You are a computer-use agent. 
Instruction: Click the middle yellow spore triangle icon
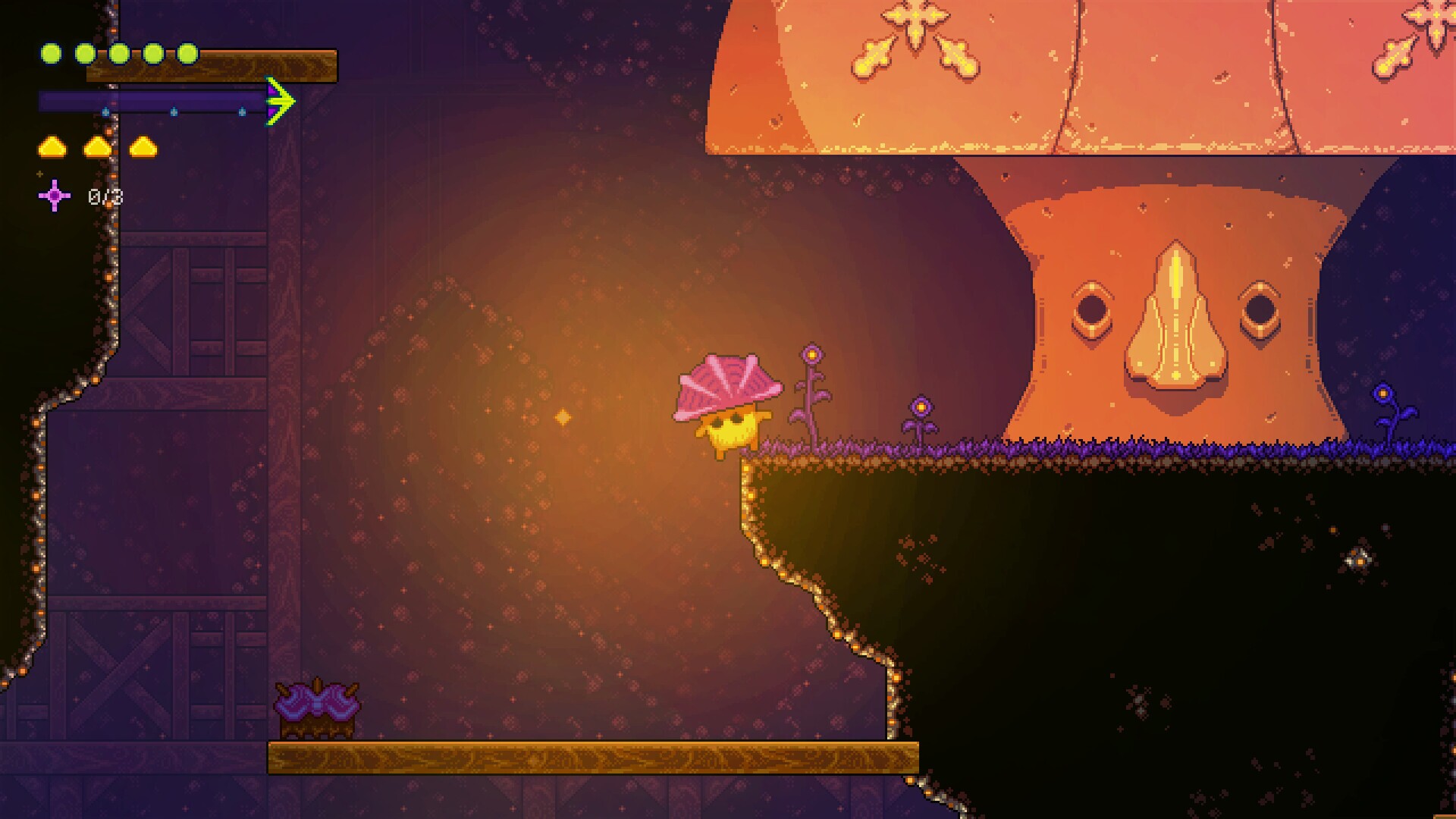point(98,147)
